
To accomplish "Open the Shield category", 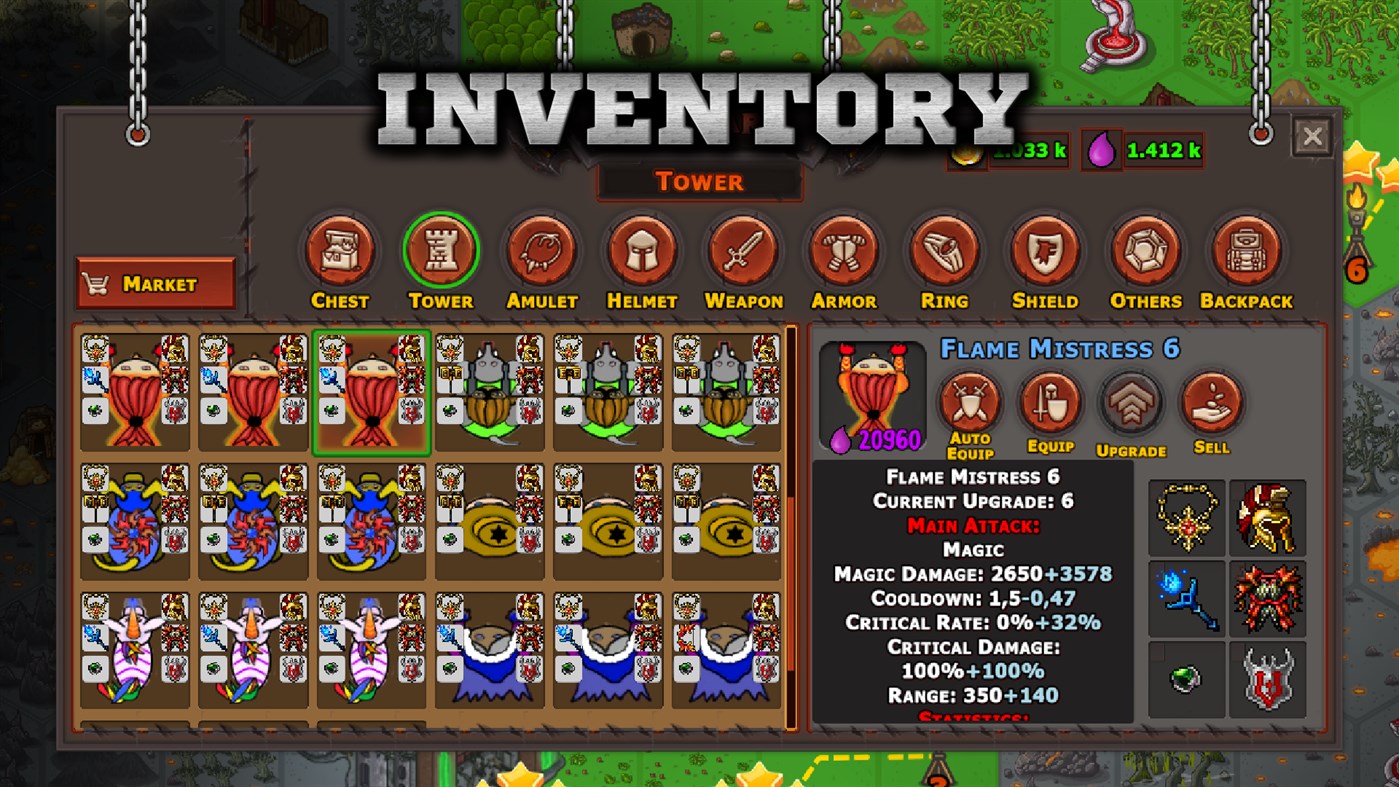I will [1044, 250].
